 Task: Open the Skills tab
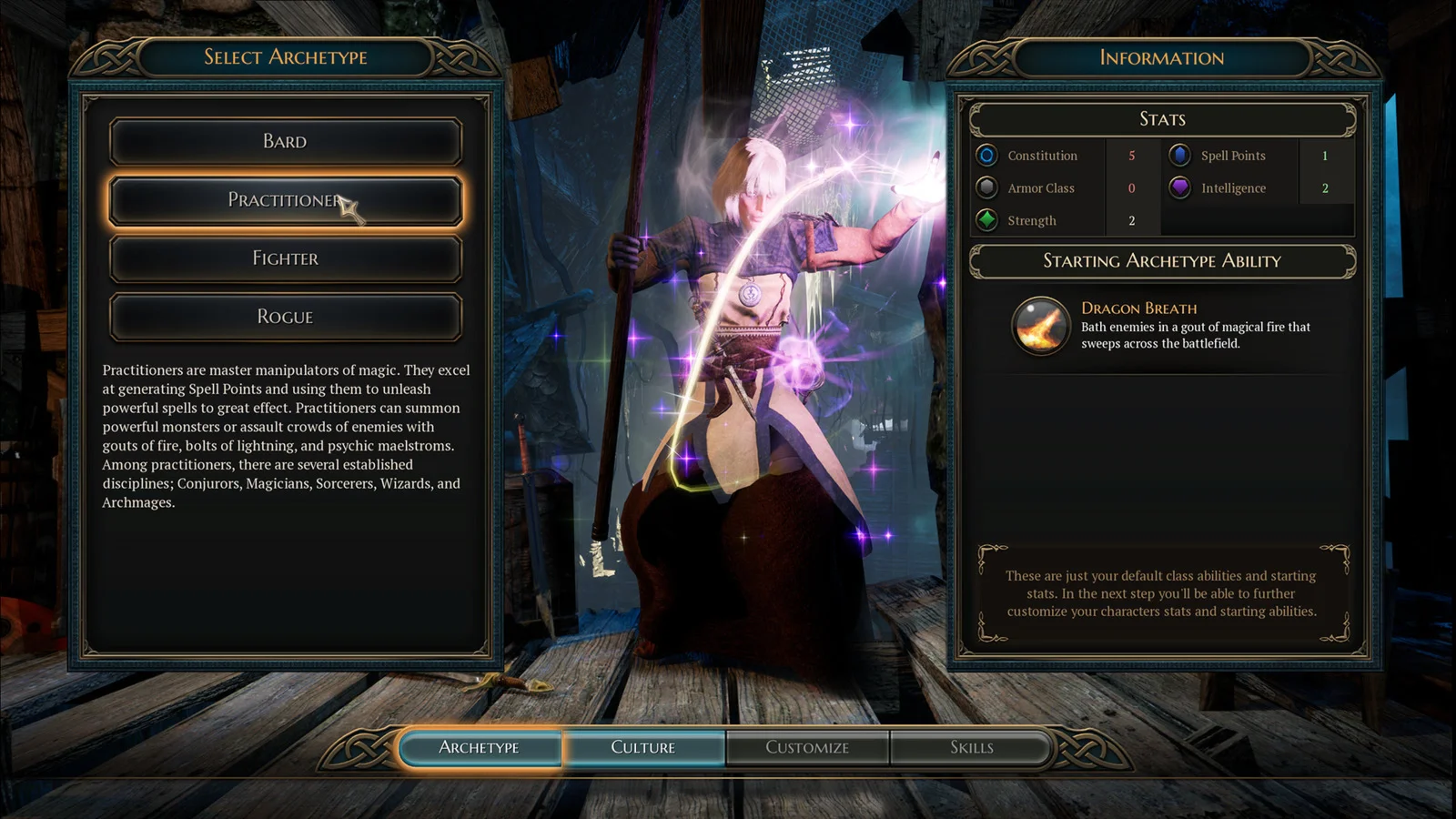coord(971,748)
